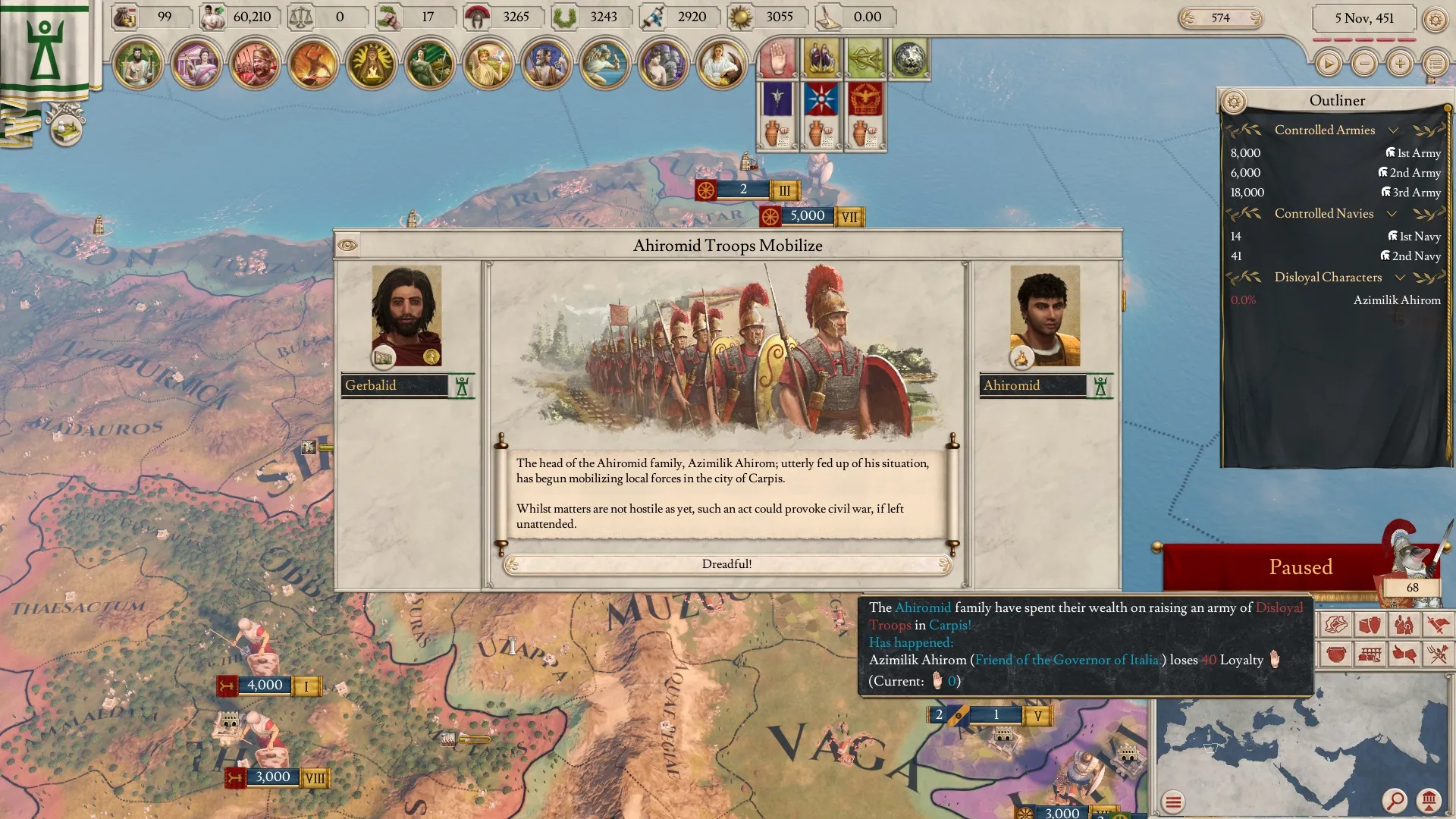The image size is (1456, 819).
Task: Open the list button beside the speed controls
Action: point(1435,64)
